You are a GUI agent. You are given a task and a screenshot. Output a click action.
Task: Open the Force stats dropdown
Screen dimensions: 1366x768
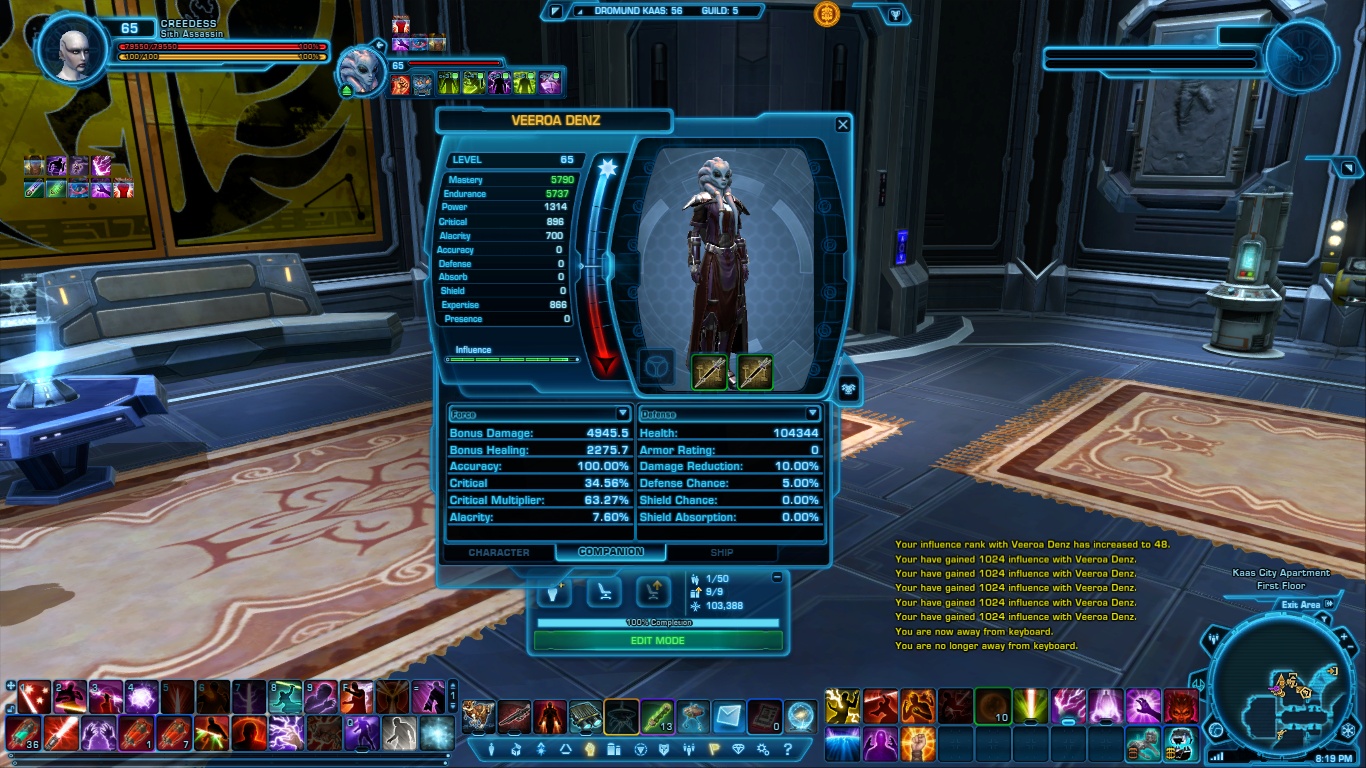[622, 414]
